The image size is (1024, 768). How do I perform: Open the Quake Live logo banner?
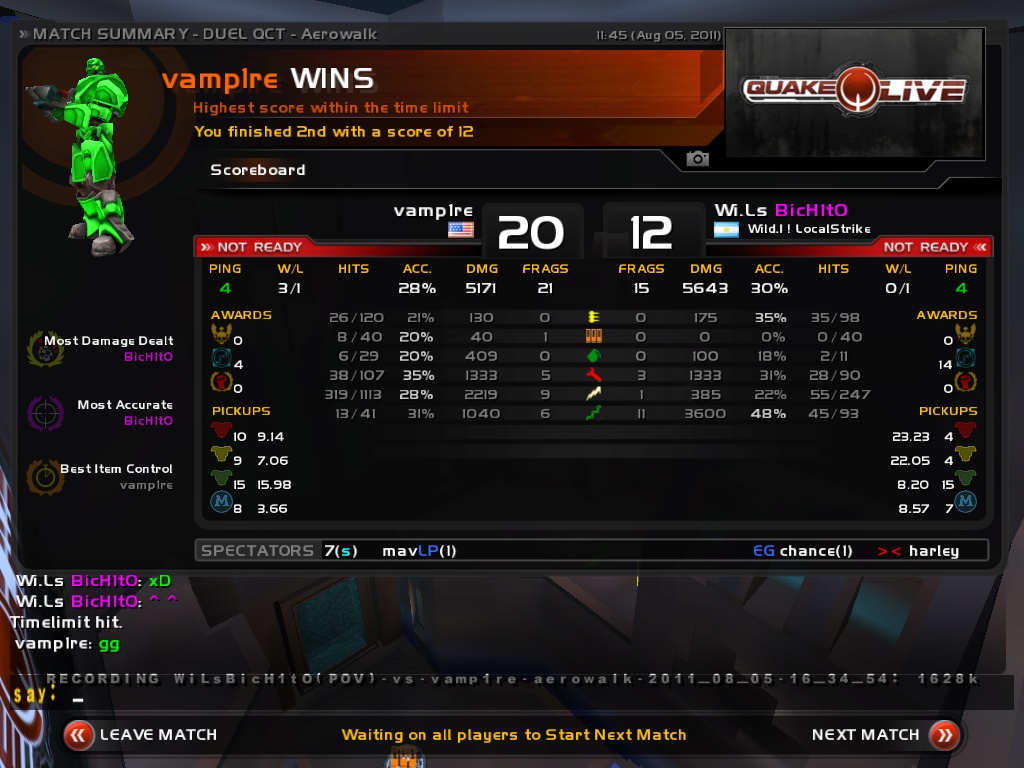click(x=854, y=92)
